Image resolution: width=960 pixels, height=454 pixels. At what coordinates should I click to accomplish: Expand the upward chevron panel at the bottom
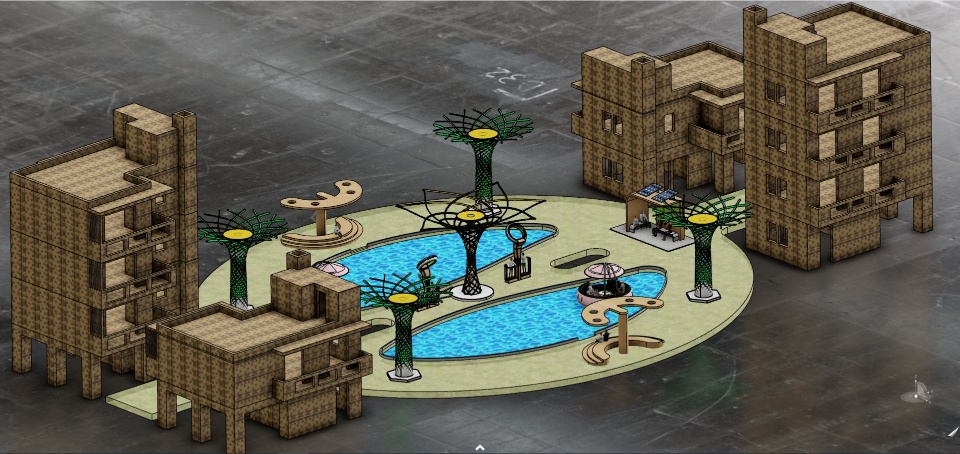pos(479,447)
